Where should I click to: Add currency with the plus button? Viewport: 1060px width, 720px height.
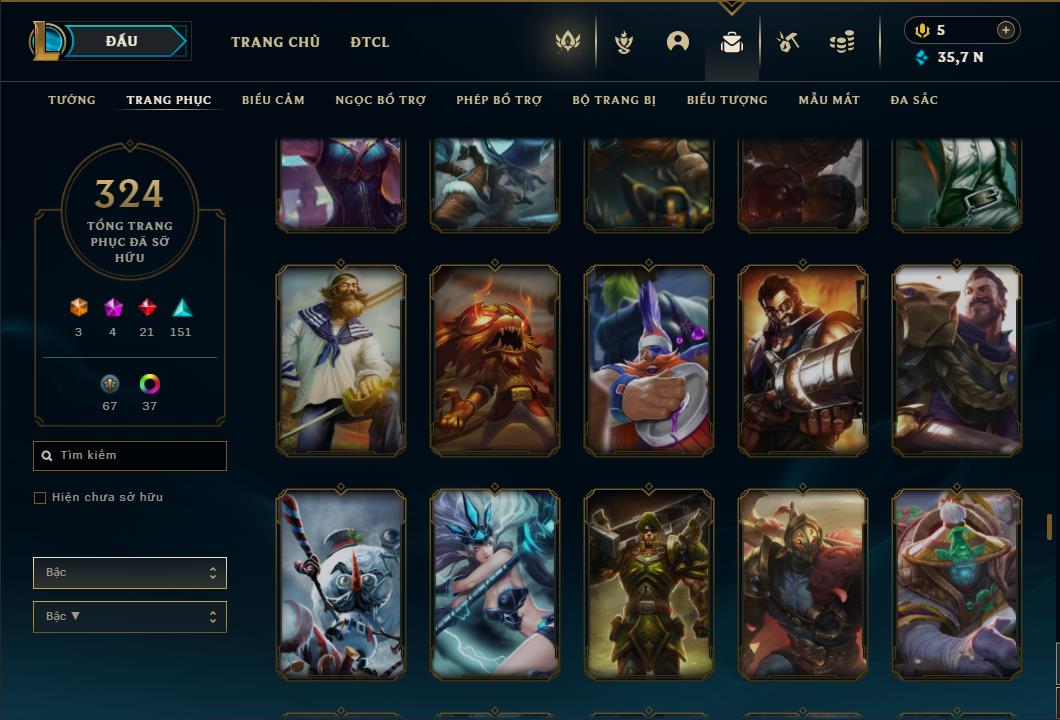(x=1006, y=30)
